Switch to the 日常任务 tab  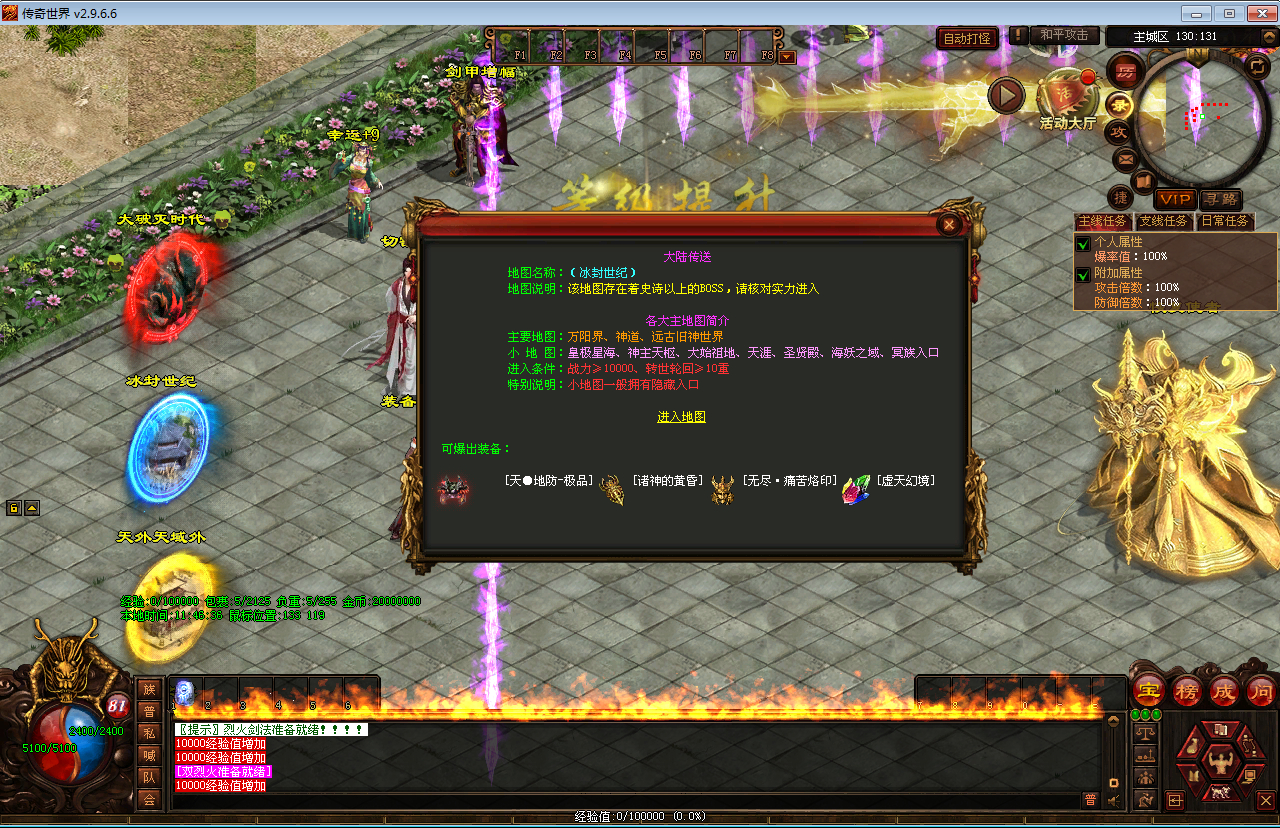click(1226, 221)
